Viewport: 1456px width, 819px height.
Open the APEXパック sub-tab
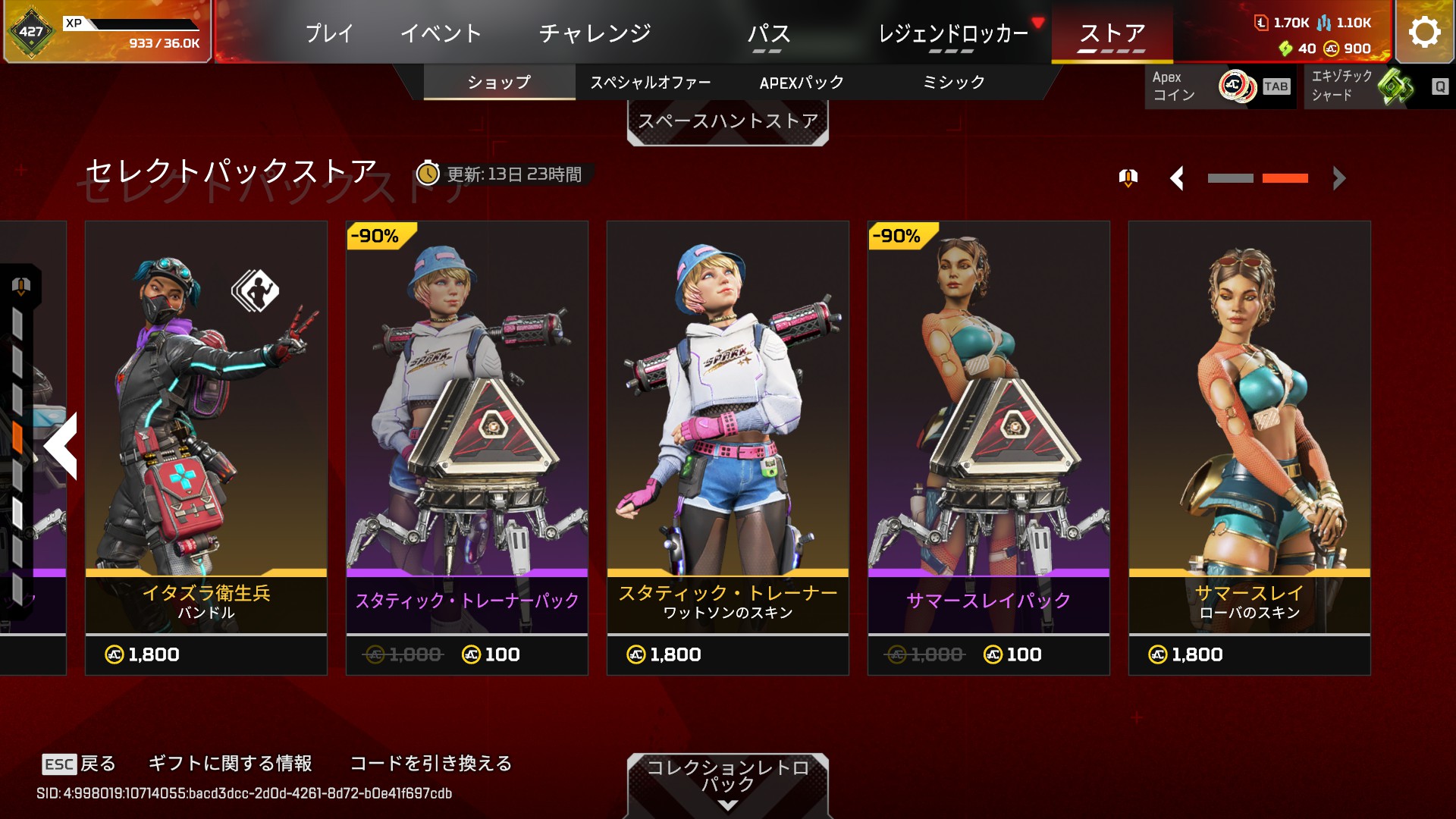coord(802,82)
